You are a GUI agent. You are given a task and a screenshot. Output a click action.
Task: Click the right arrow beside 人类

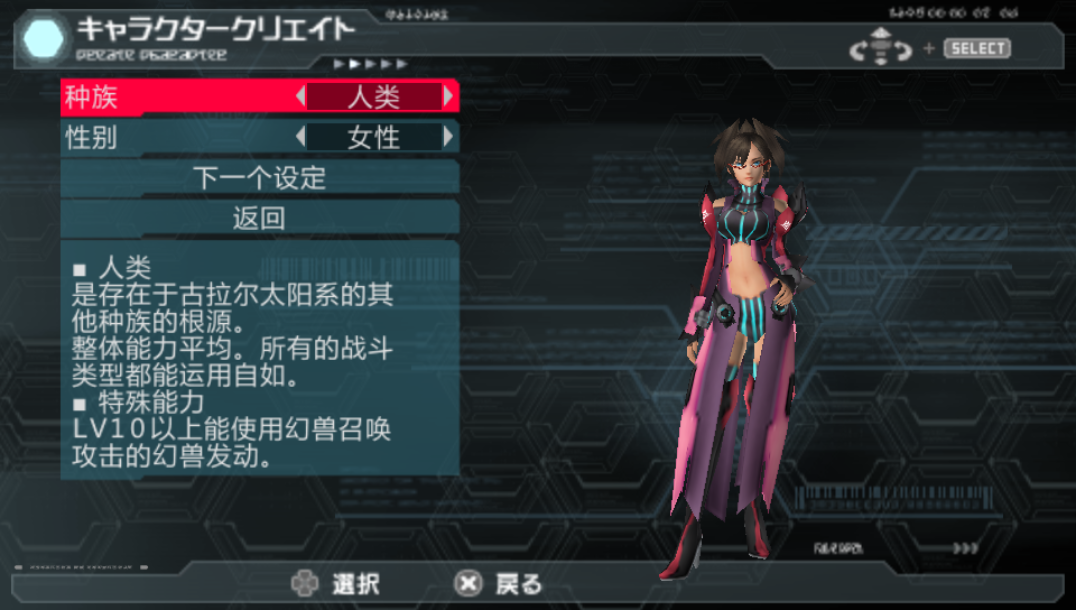pyautogui.click(x=448, y=97)
